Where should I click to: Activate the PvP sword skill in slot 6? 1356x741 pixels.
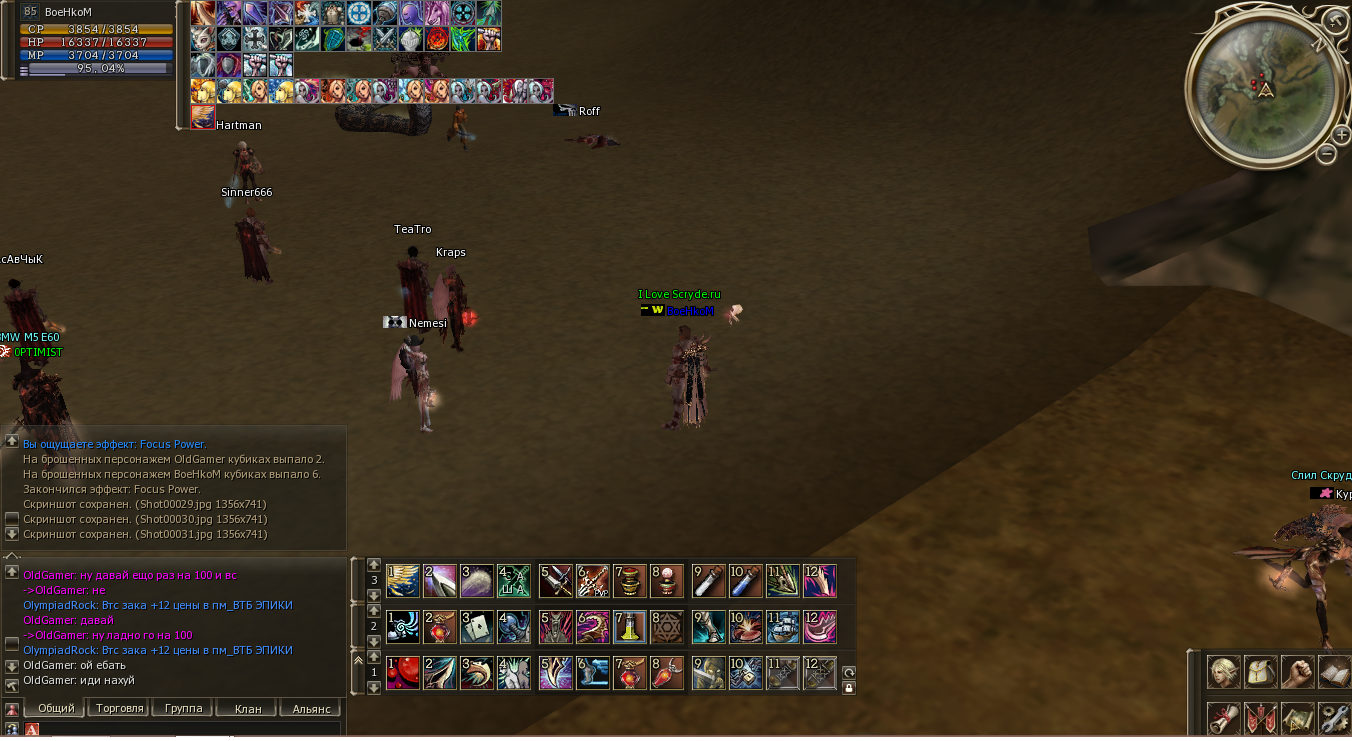point(592,581)
